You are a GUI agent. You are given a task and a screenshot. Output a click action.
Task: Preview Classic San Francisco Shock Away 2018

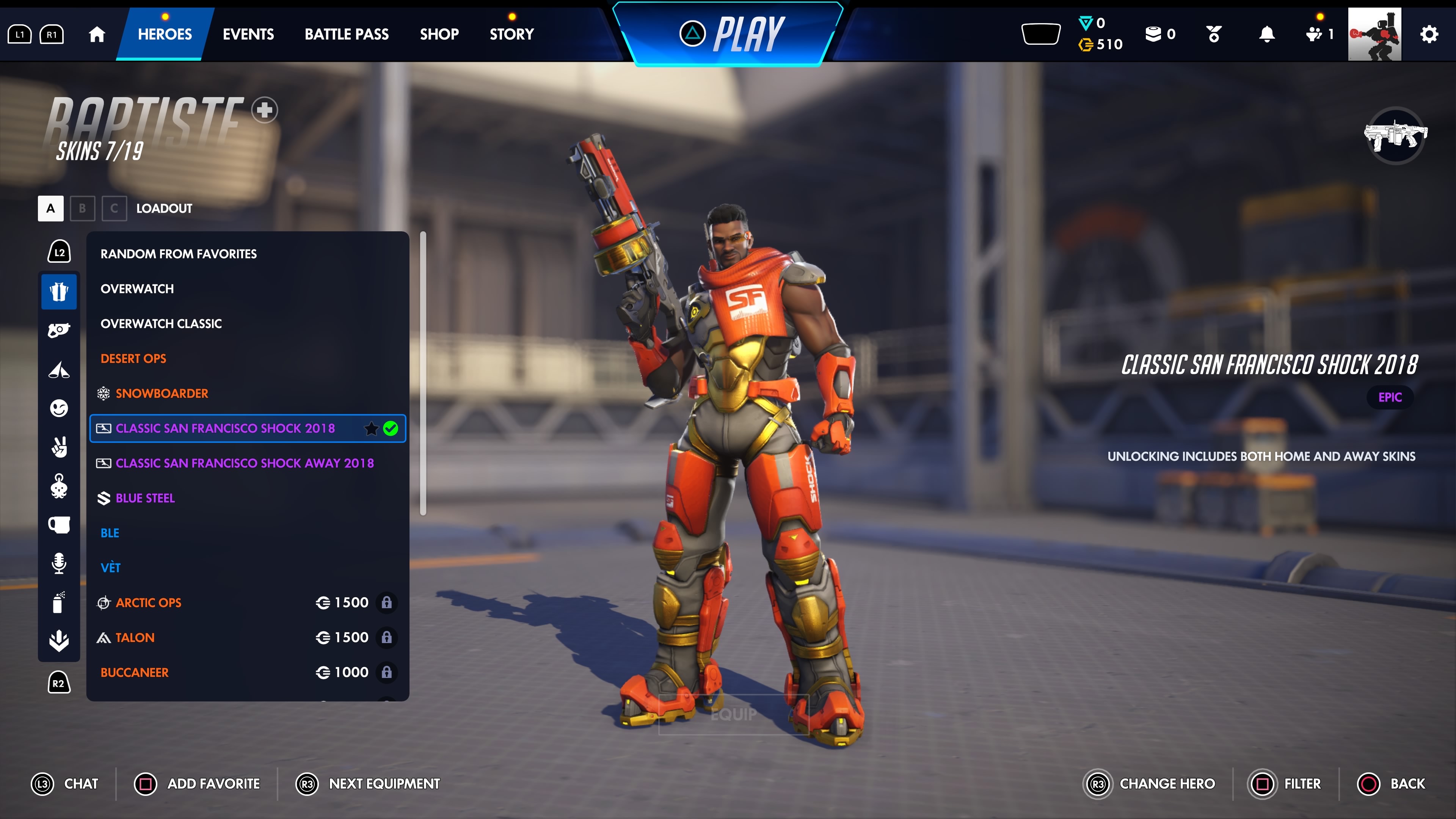pyautogui.click(x=245, y=463)
